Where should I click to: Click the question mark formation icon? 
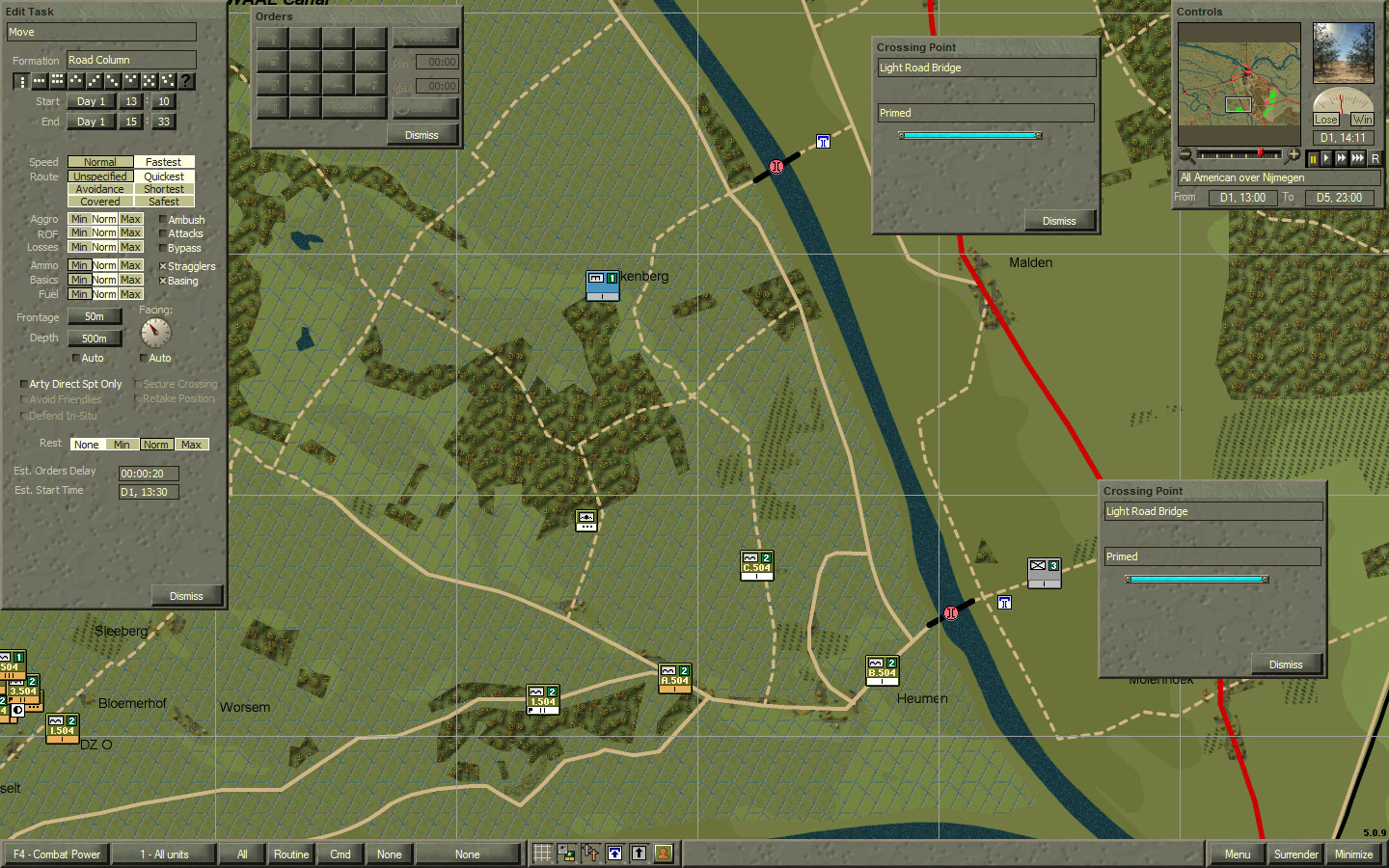pos(186,82)
